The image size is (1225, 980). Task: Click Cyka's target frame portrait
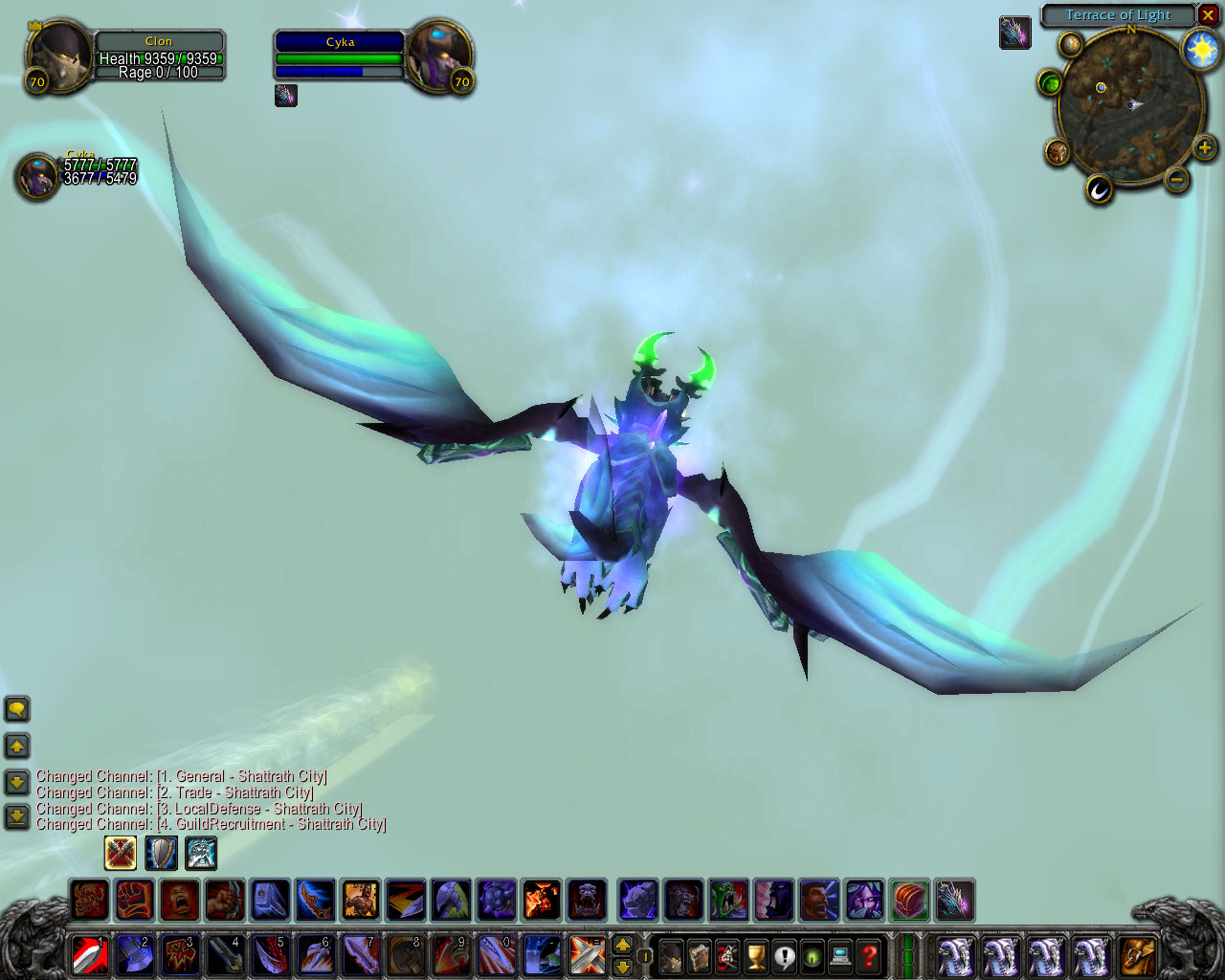[439, 56]
